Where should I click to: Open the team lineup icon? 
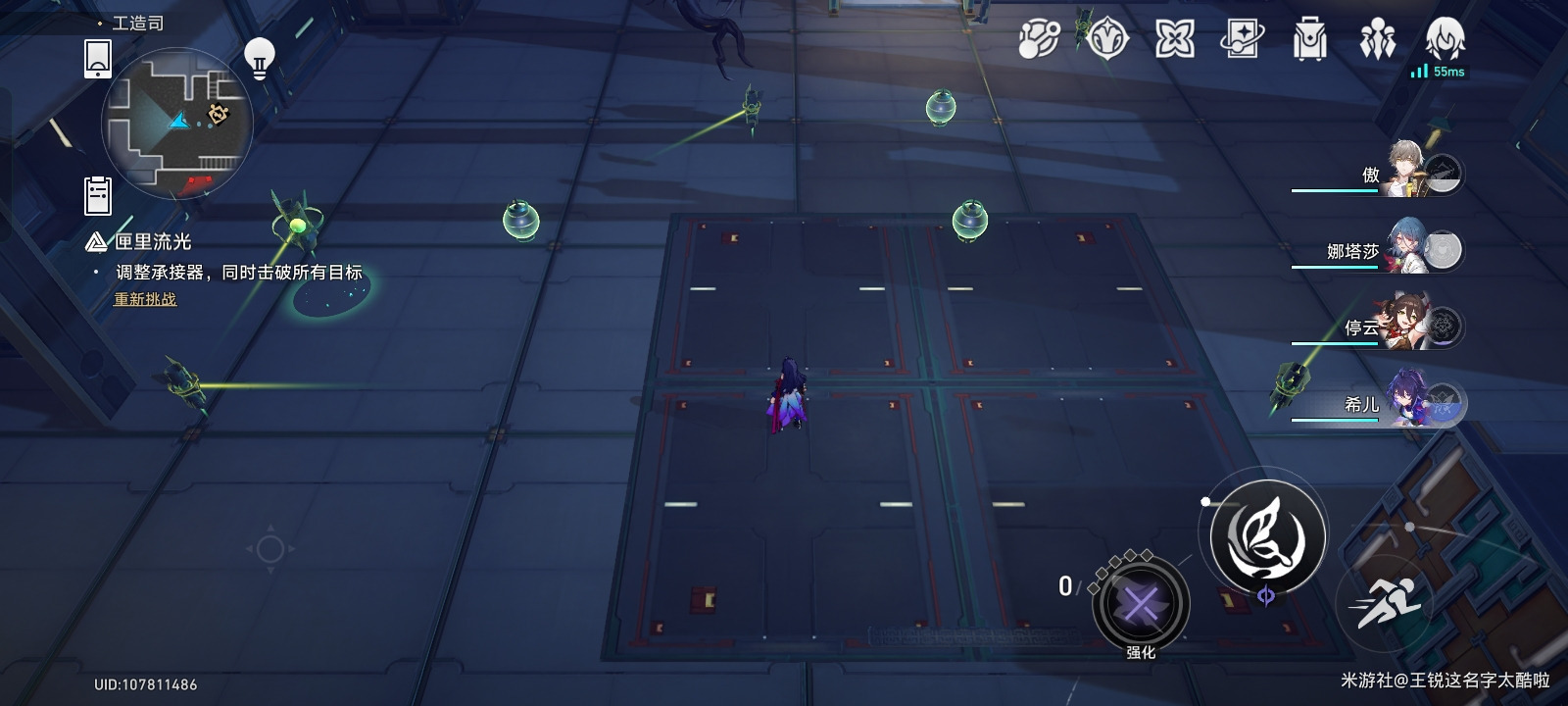click(x=1377, y=39)
